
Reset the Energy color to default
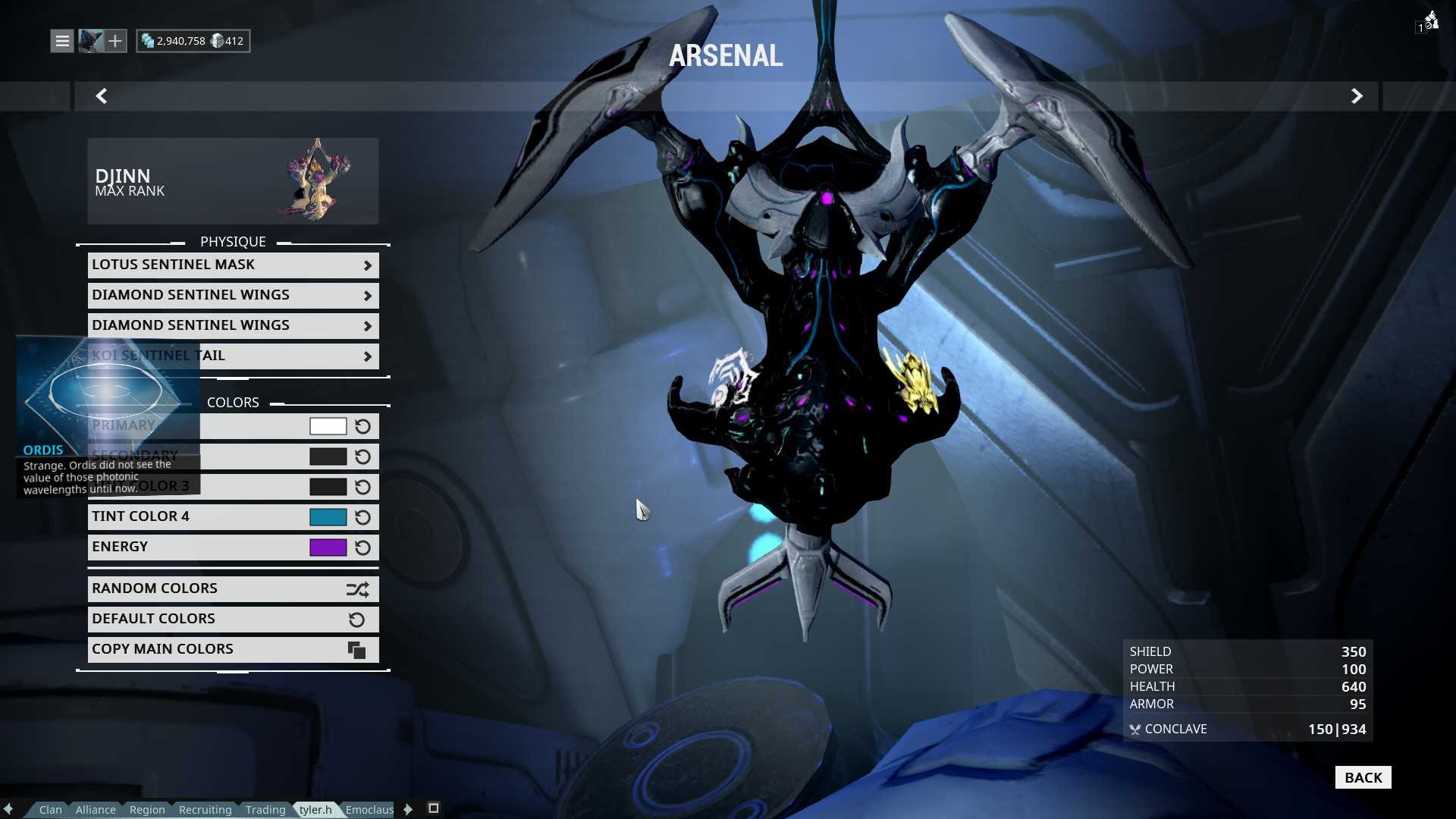363,548
